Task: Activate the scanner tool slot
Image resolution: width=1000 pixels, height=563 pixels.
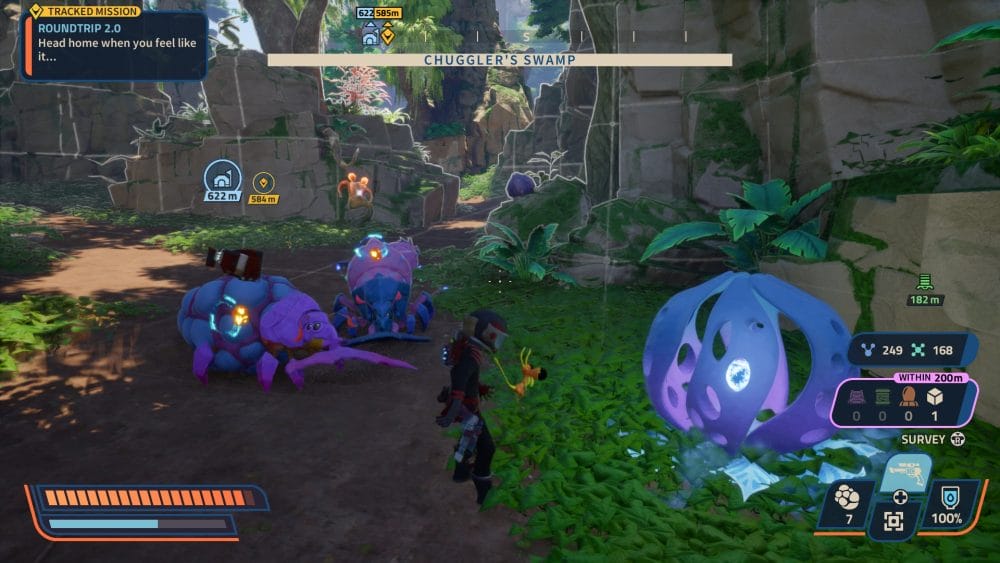Action: (894, 520)
